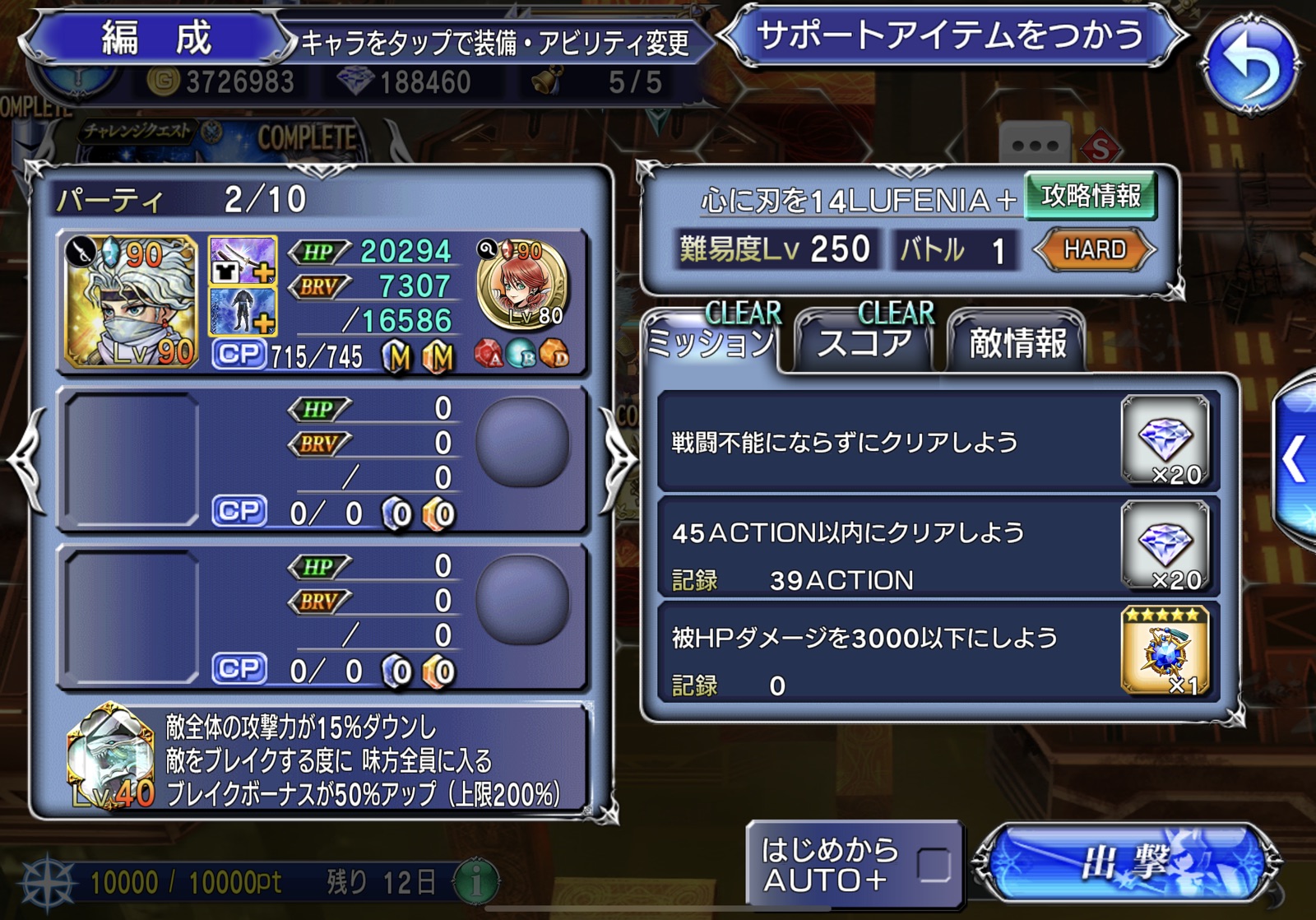Viewport: 1316px width, 920px height.
Task: Tap the five-star reward item icon
Action: [1165, 650]
